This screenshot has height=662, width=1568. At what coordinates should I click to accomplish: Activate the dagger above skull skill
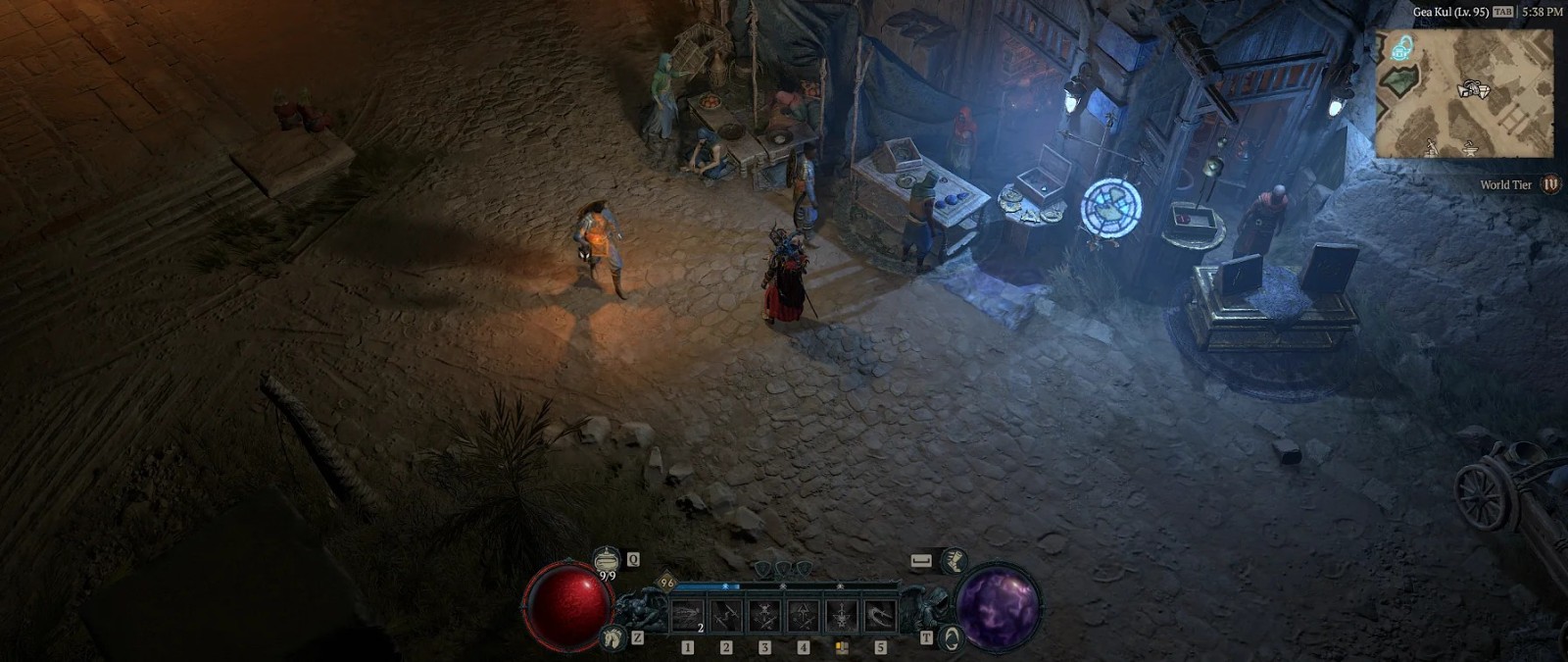point(842,617)
